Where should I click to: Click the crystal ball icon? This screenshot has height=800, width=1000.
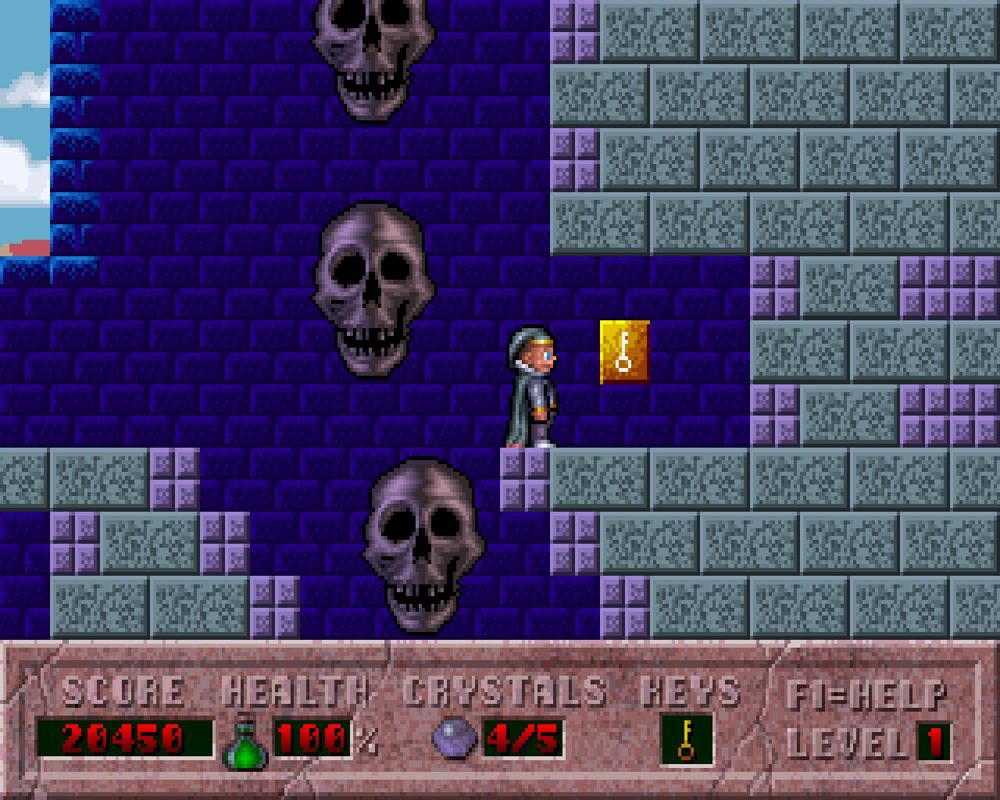tap(454, 739)
